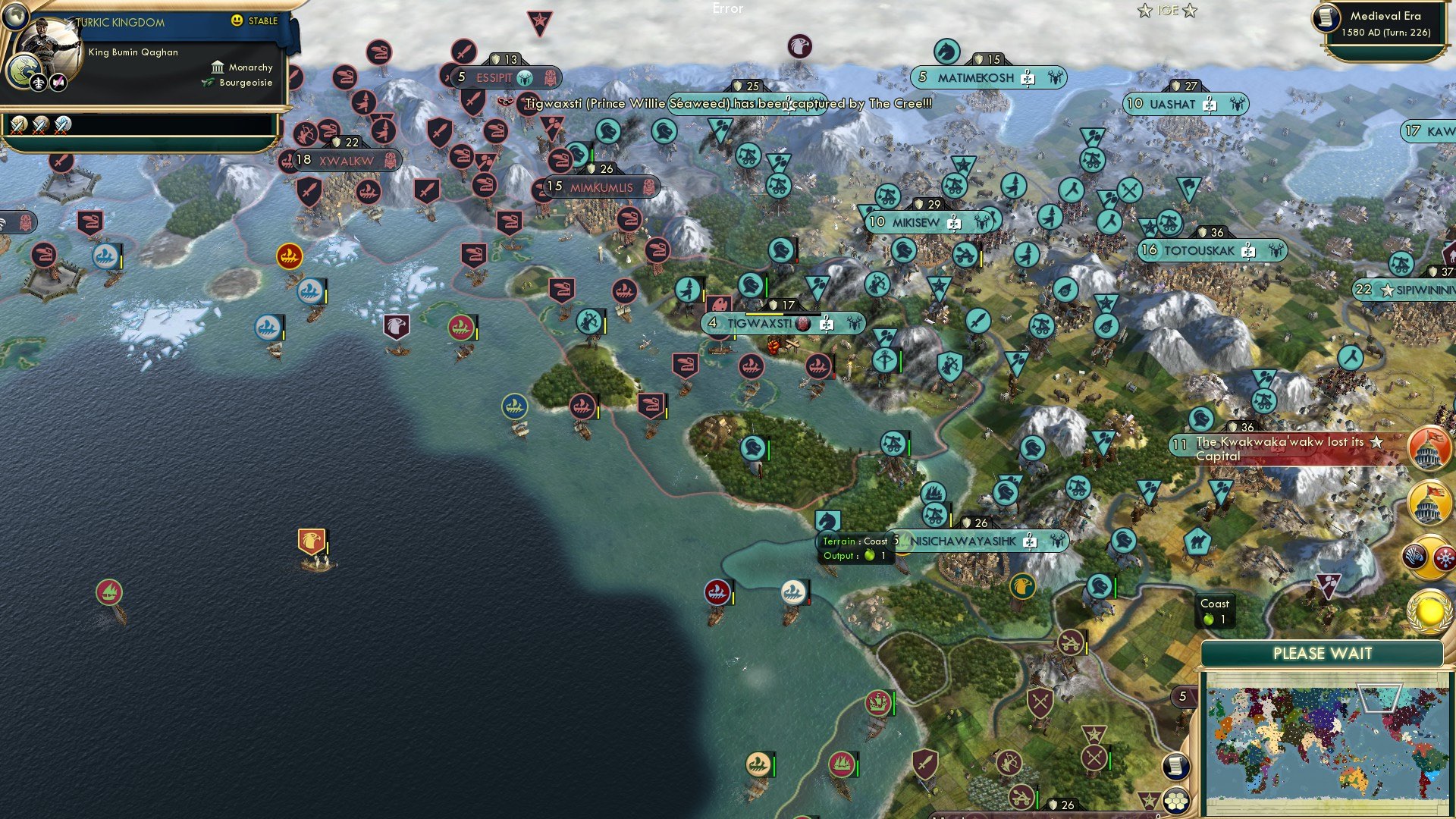The width and height of the screenshot is (1456, 819).
Task: Toggle the red snowflake map overlay option
Action: point(1445,558)
